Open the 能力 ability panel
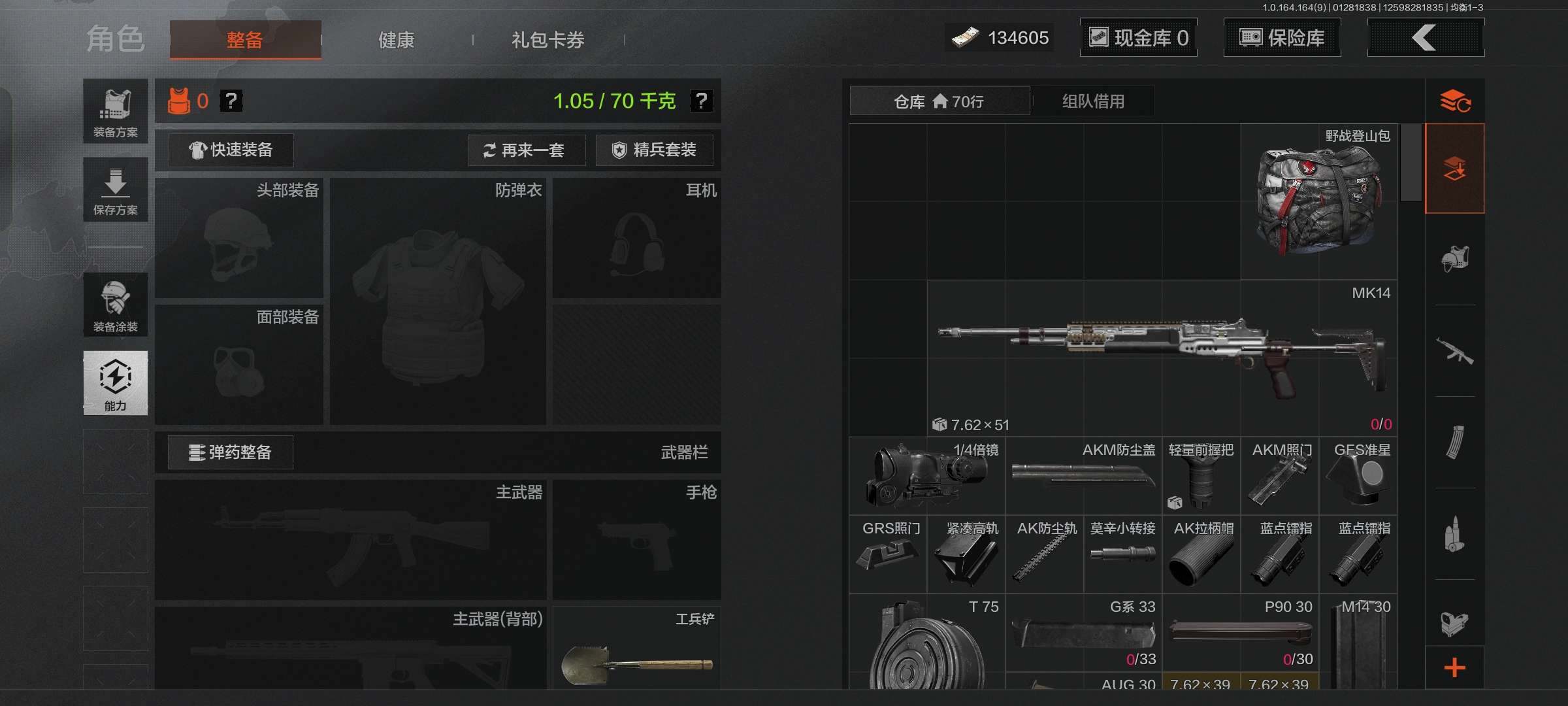This screenshot has width=1568, height=706. (x=115, y=383)
